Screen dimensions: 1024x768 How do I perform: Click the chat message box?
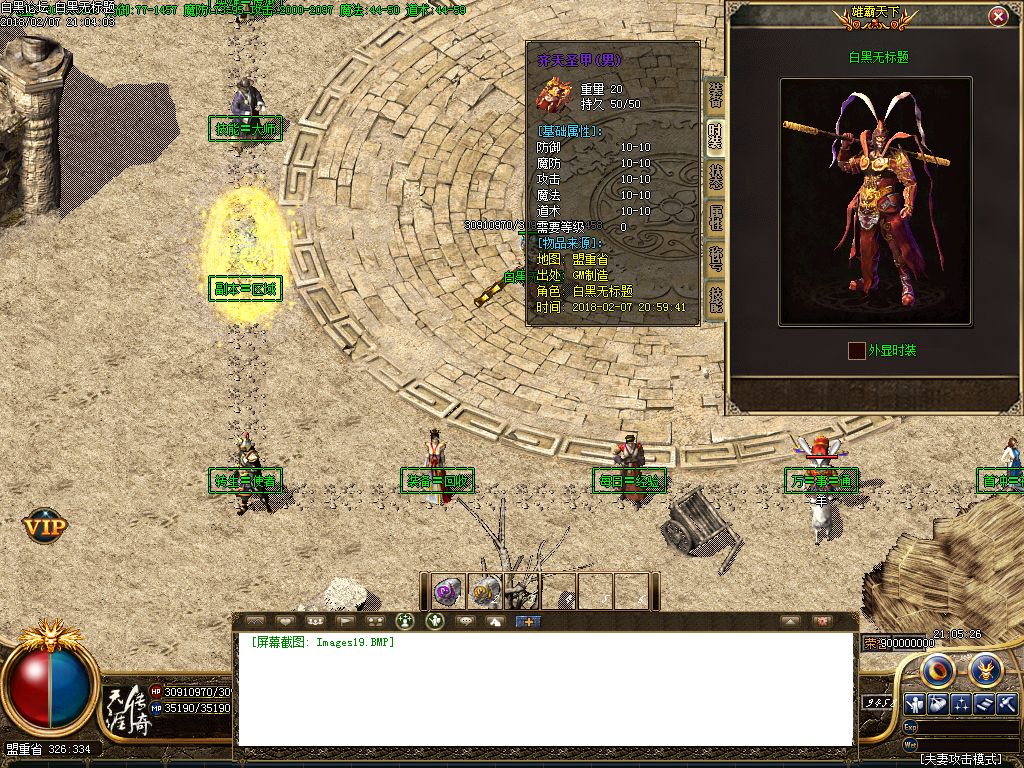coord(545,690)
